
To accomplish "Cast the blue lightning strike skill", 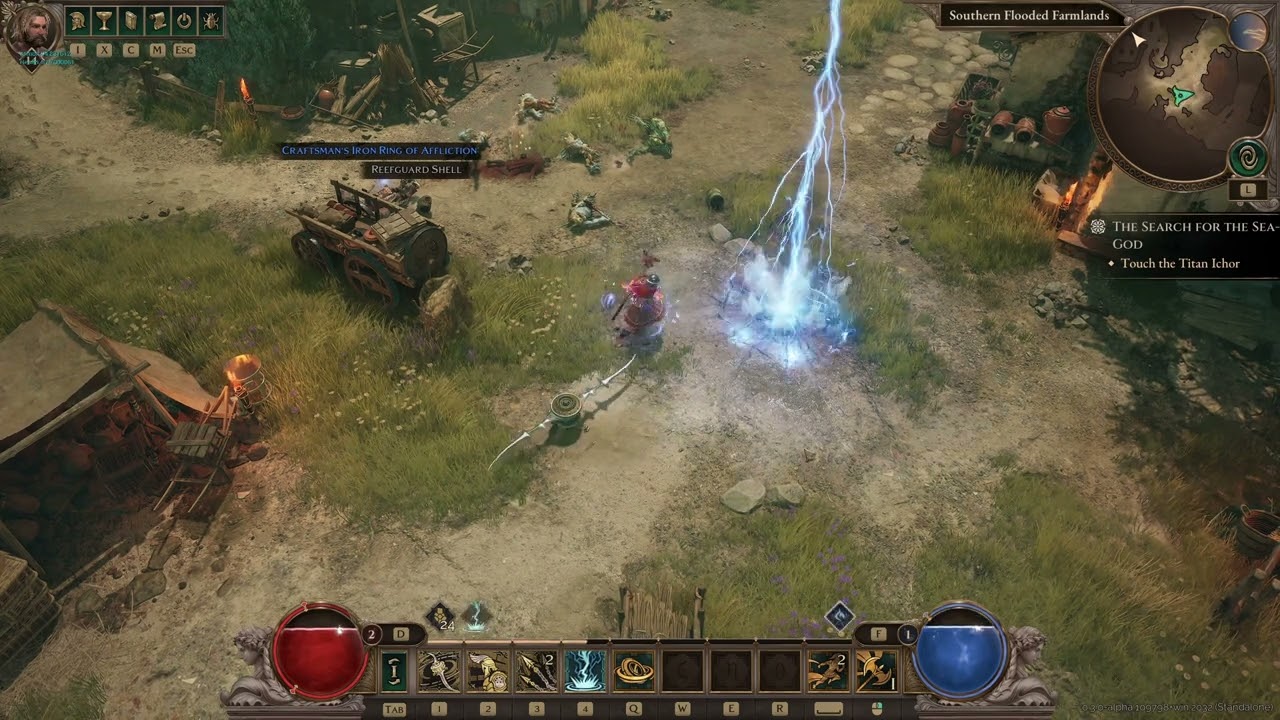I will pyautogui.click(x=585, y=671).
